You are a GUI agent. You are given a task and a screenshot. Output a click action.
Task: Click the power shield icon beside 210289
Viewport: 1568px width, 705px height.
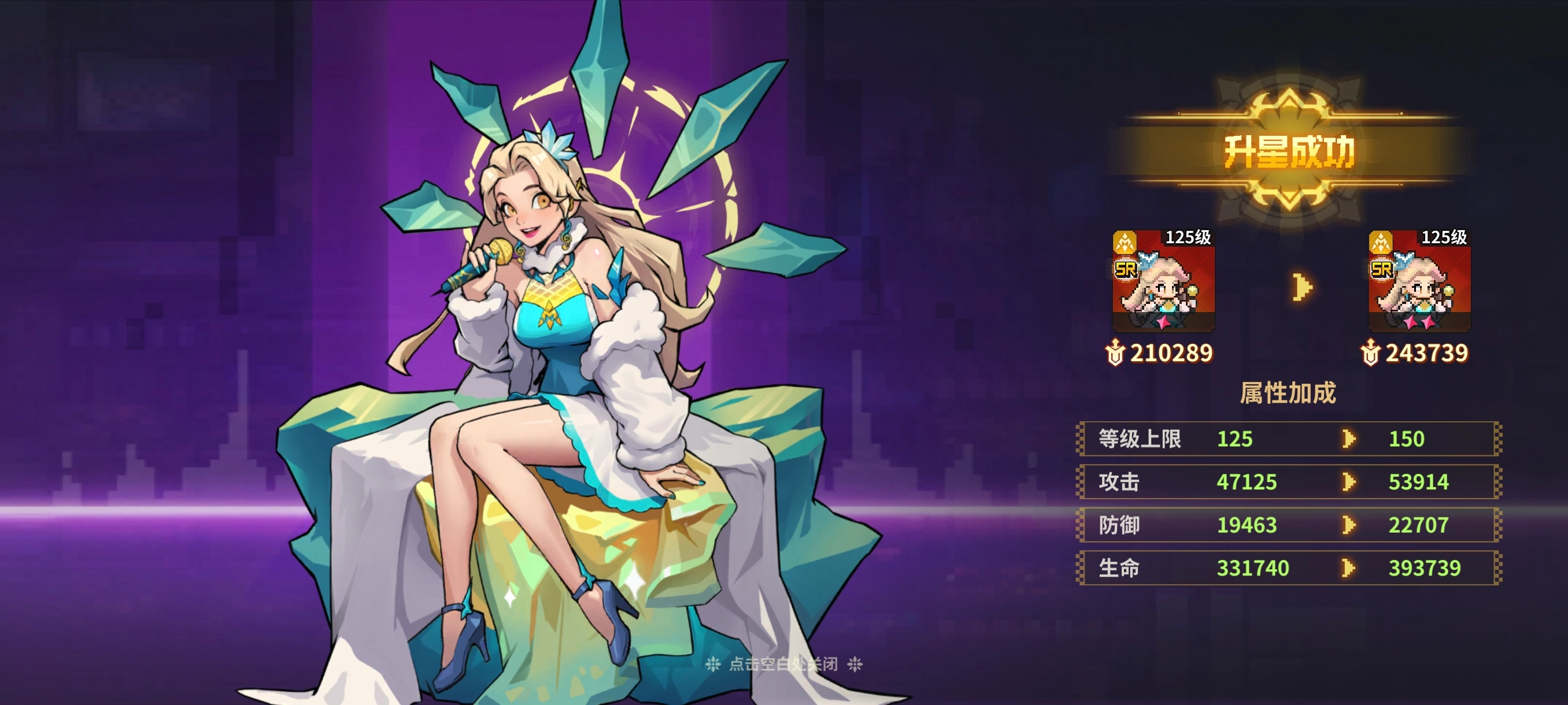(x=1116, y=353)
